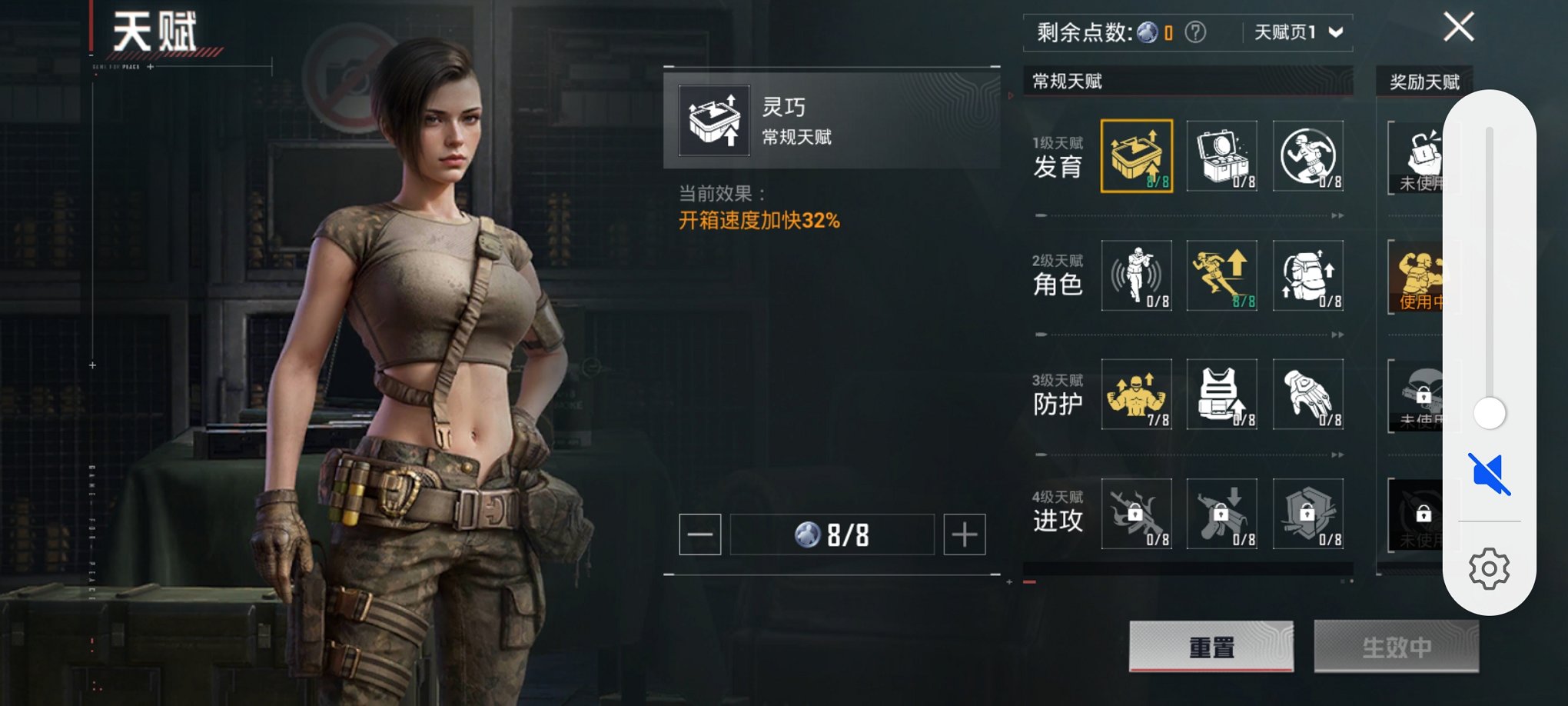Reset talents with the 重置 button

point(1211,647)
